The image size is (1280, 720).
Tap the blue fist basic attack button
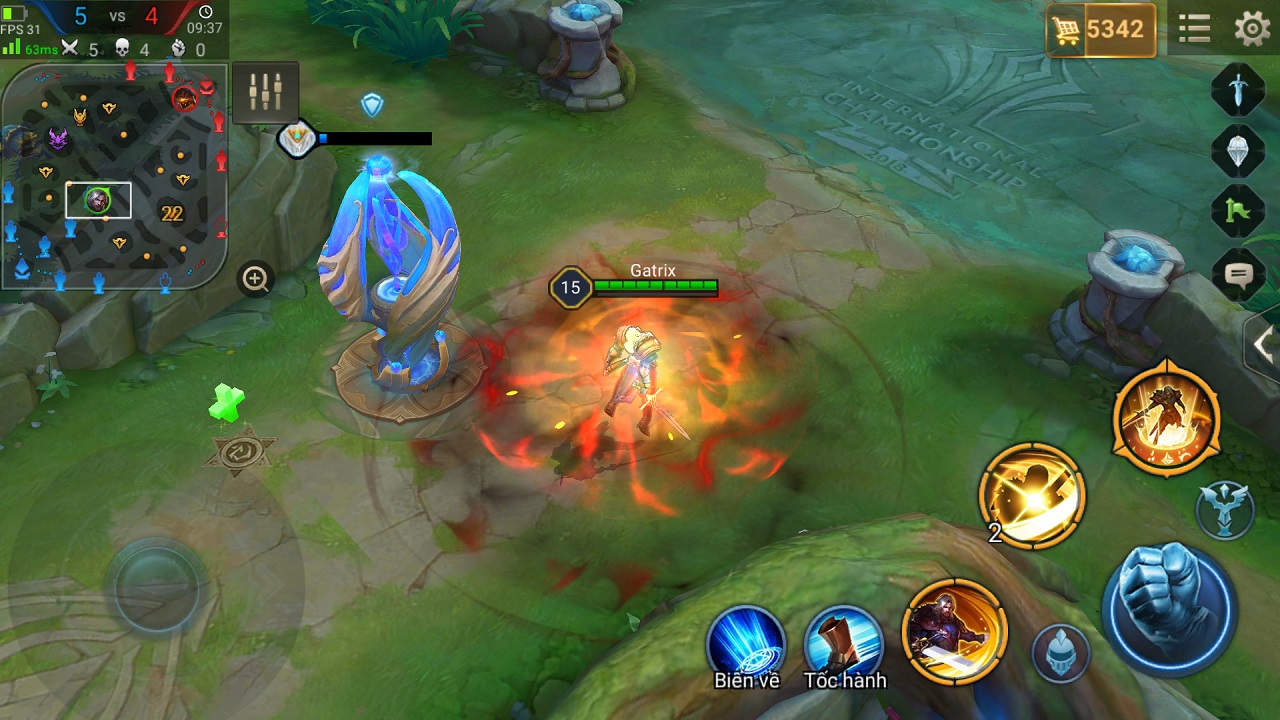[1169, 607]
